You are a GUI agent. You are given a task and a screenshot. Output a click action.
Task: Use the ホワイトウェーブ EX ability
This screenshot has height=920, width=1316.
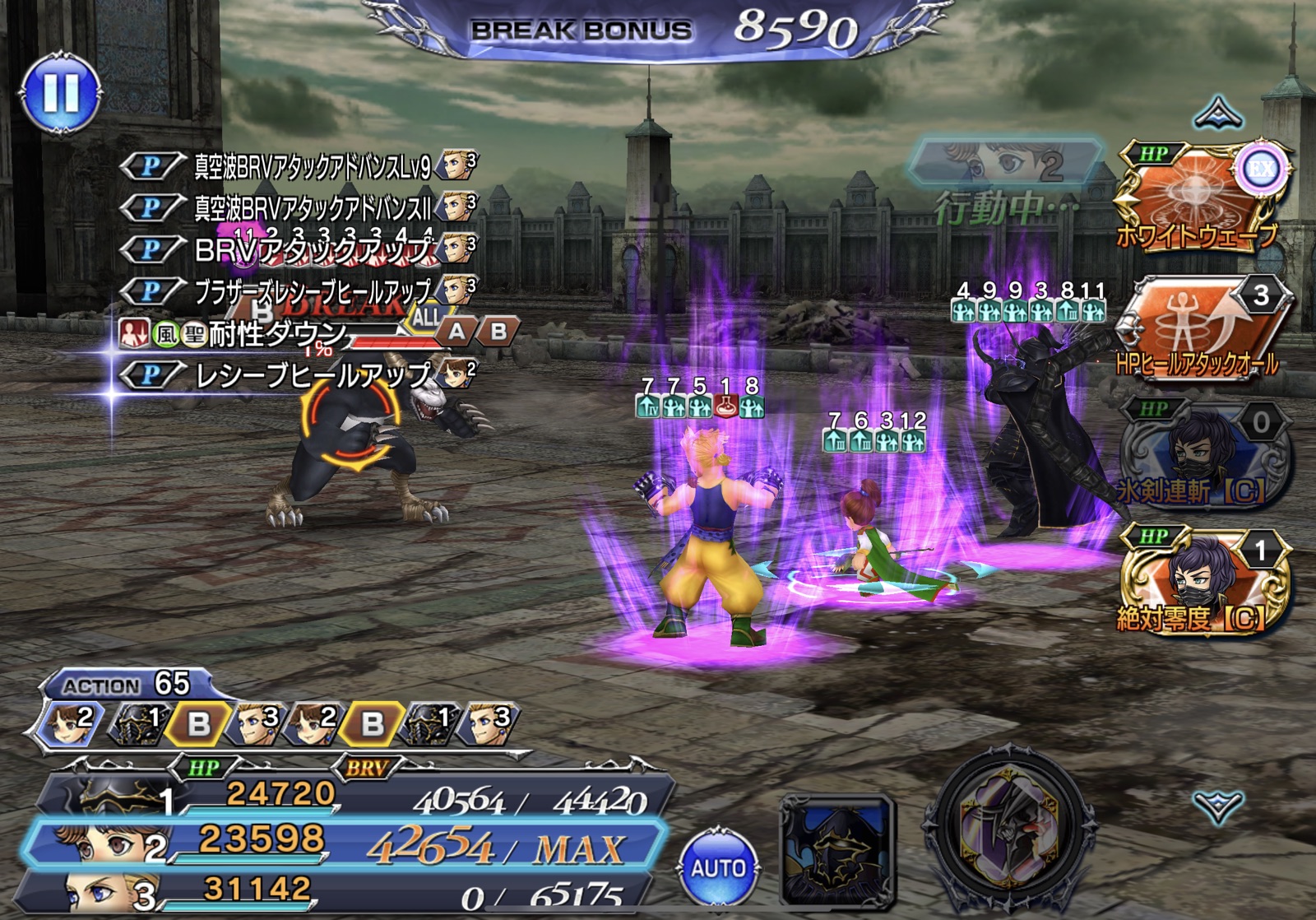[x=1198, y=197]
